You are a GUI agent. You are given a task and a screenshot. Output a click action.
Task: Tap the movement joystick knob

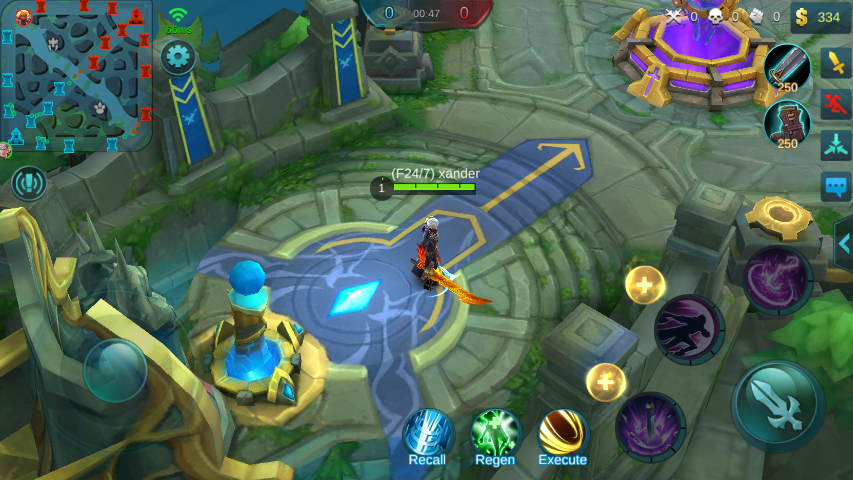pyautogui.click(x=115, y=370)
